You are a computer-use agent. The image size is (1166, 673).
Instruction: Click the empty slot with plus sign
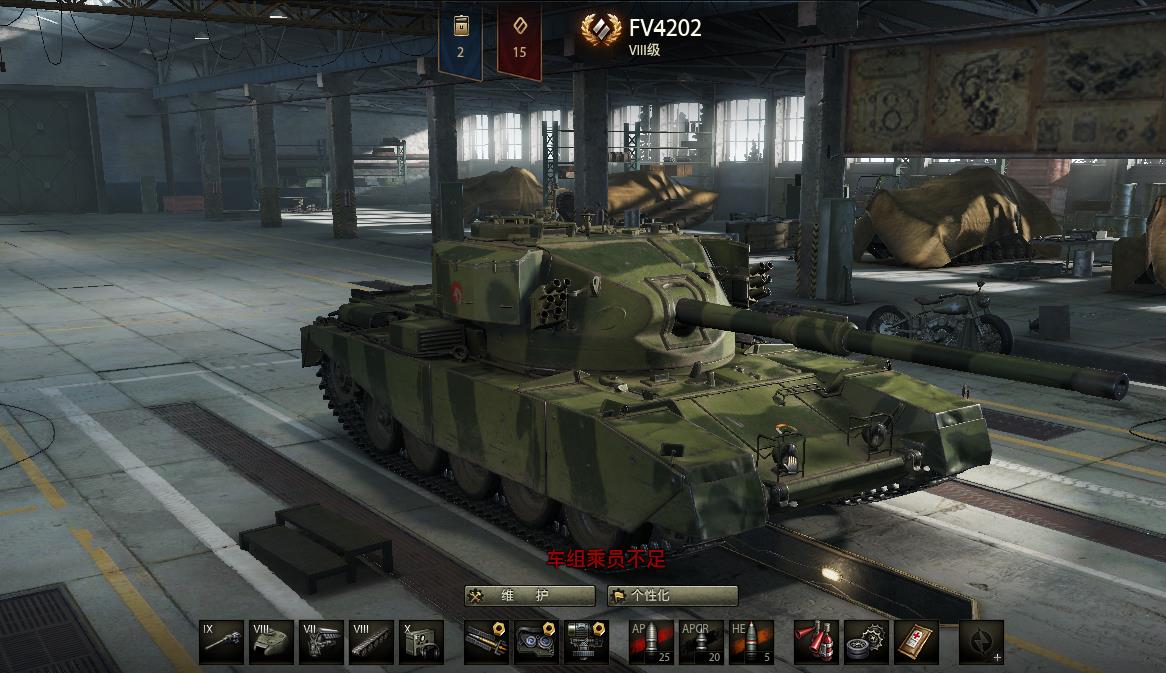(981, 642)
